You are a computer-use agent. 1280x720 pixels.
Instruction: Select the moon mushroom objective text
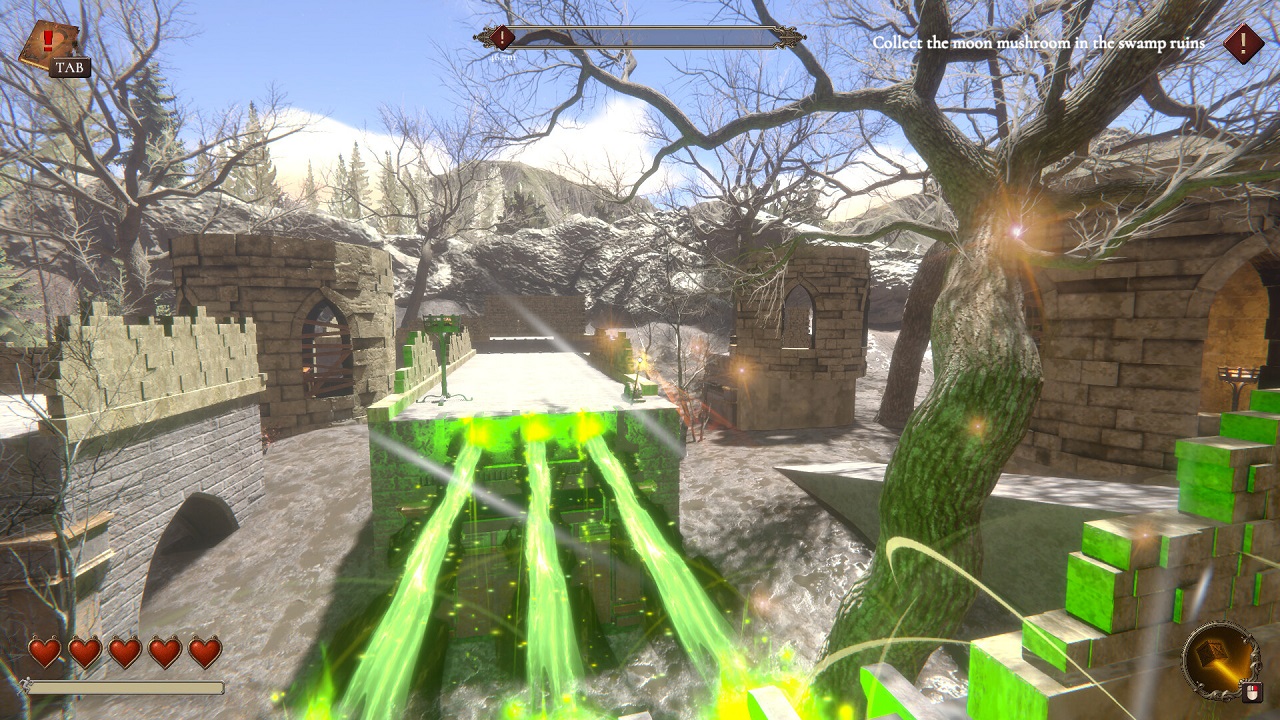tap(1038, 43)
